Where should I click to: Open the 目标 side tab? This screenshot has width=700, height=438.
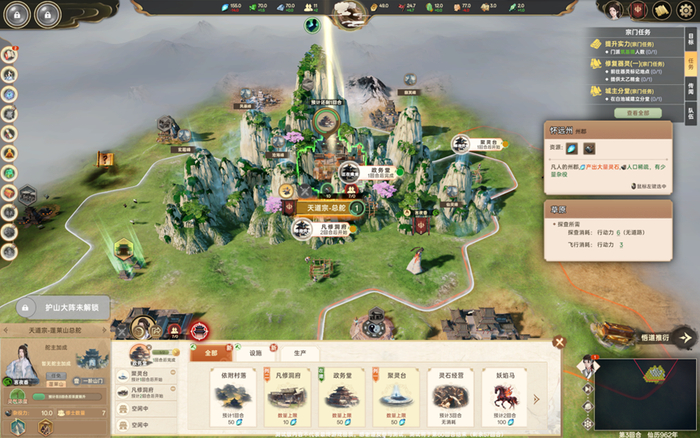pos(690,40)
